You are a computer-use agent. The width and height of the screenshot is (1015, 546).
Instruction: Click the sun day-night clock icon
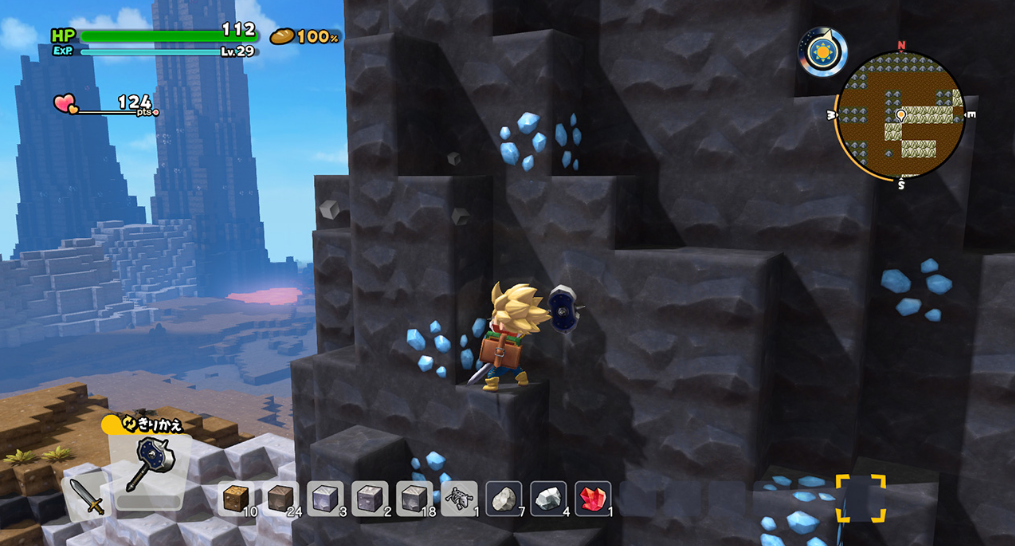click(823, 51)
